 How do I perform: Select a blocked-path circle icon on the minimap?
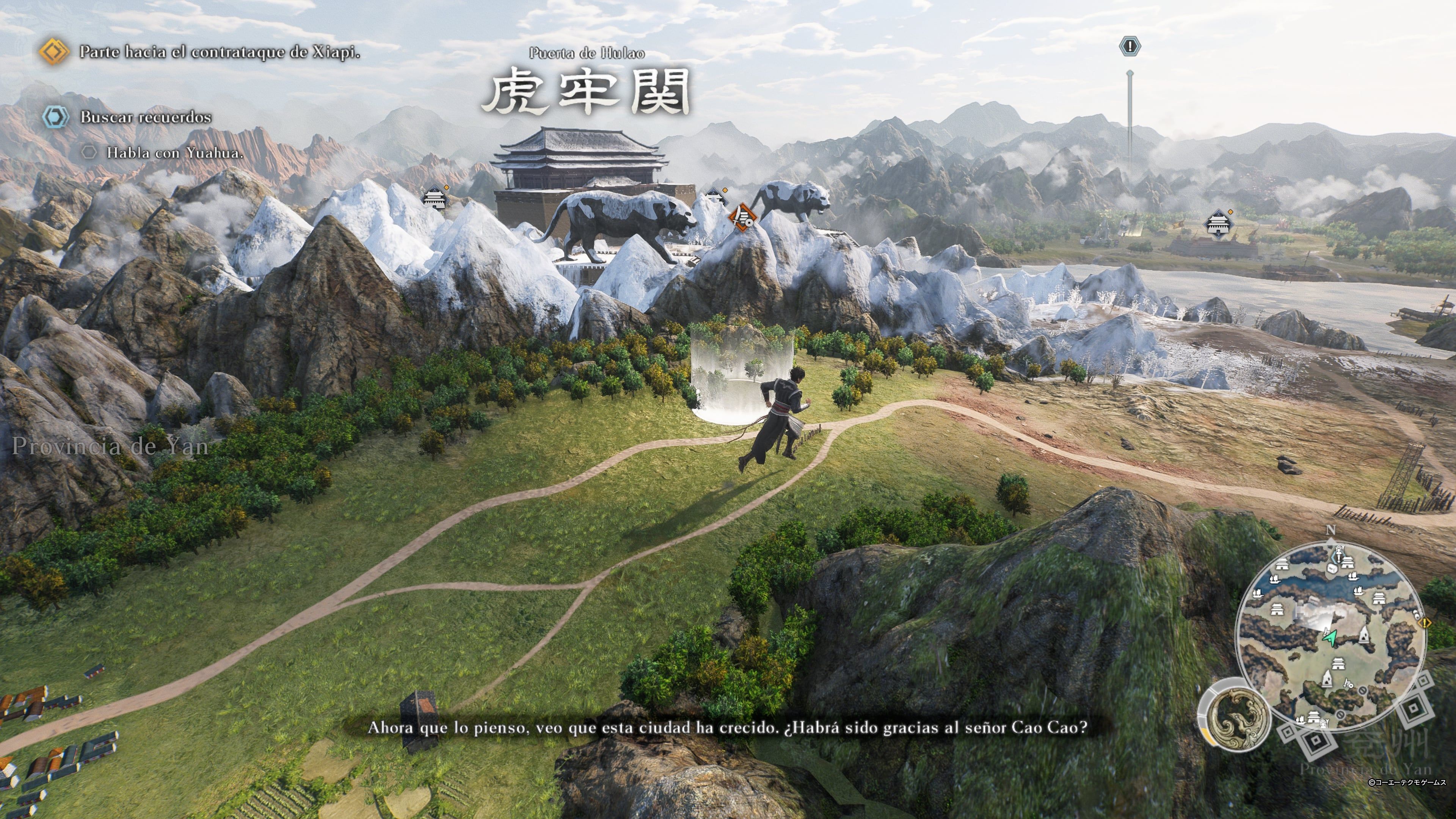coord(1362,690)
